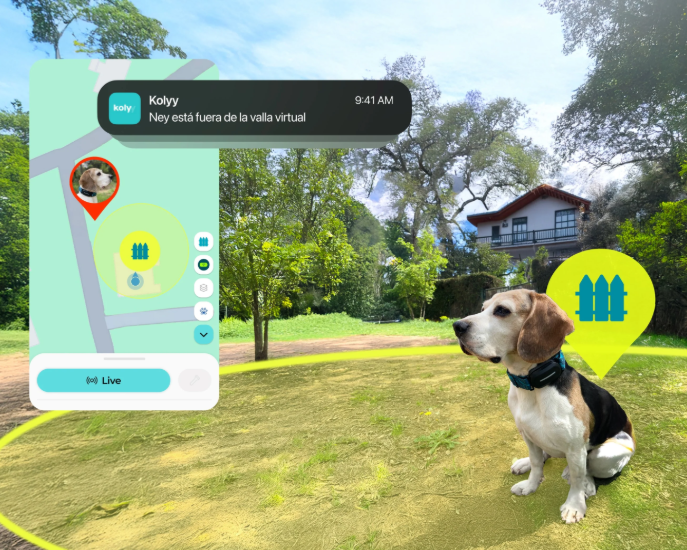The image size is (687, 550).
Task: Center on the blue user location dot
Action: point(135,281)
